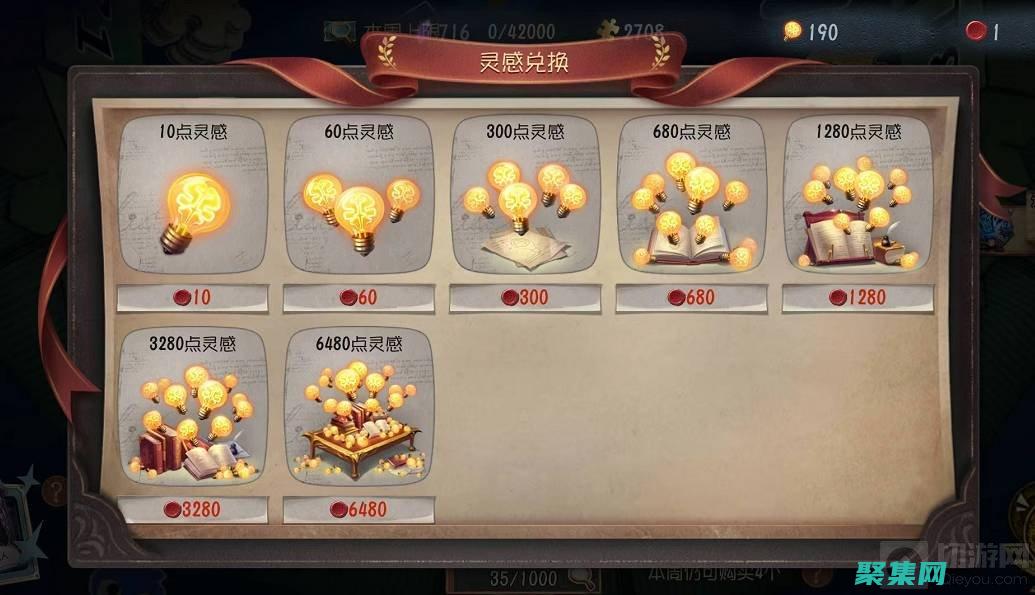Image resolution: width=1035 pixels, height=595 pixels.
Task: Purchase with the 6480 price button
Action: coord(359,509)
